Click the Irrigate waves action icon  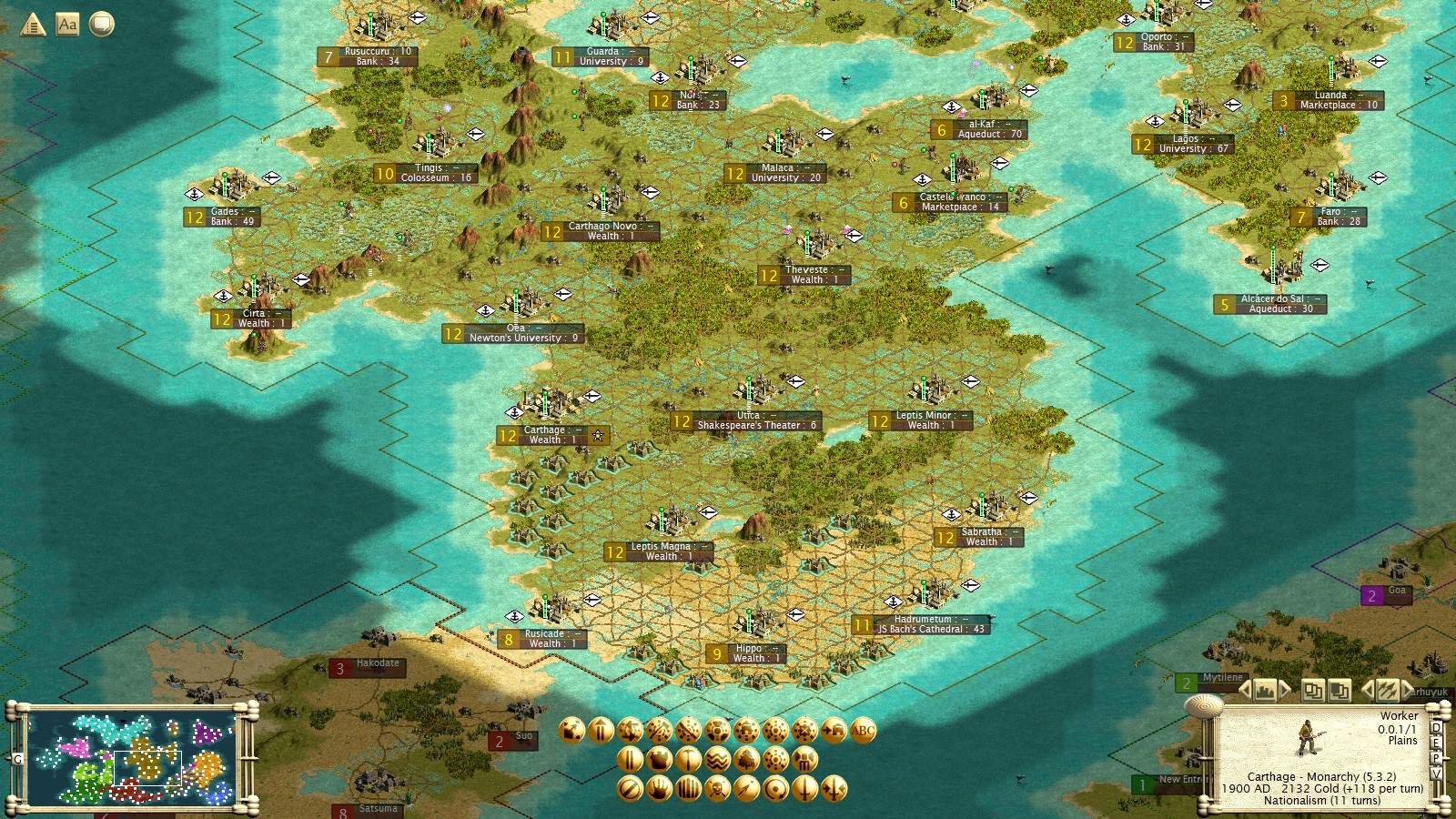[717, 759]
